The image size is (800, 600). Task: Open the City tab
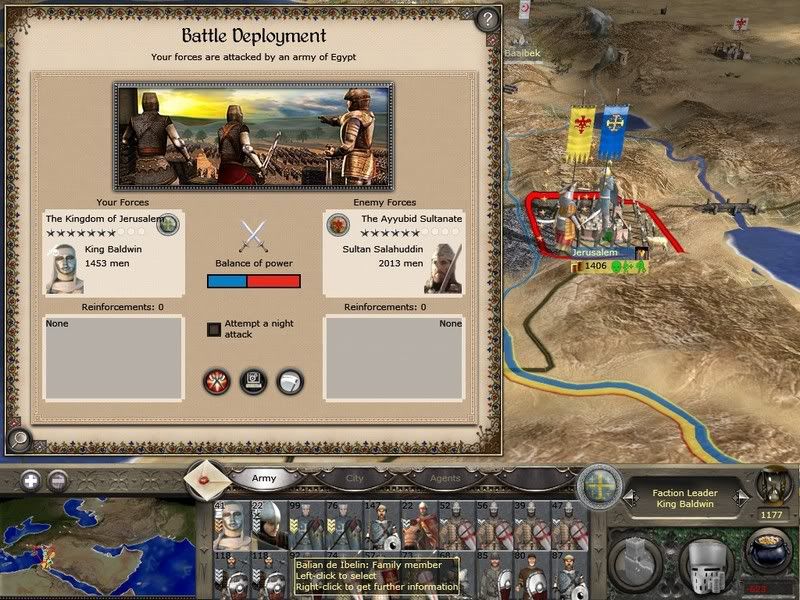point(353,479)
